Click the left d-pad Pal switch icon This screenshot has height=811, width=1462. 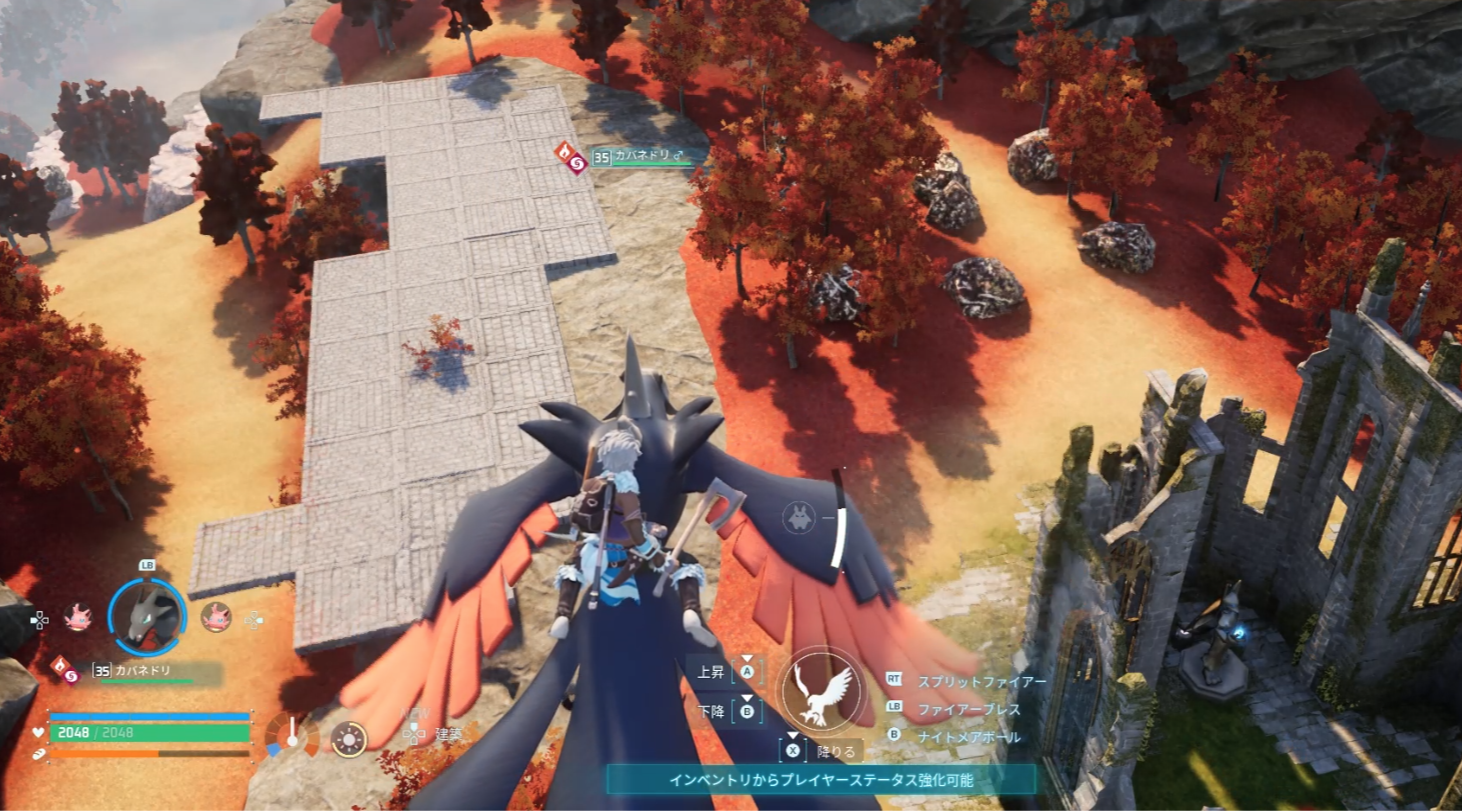click(41, 620)
